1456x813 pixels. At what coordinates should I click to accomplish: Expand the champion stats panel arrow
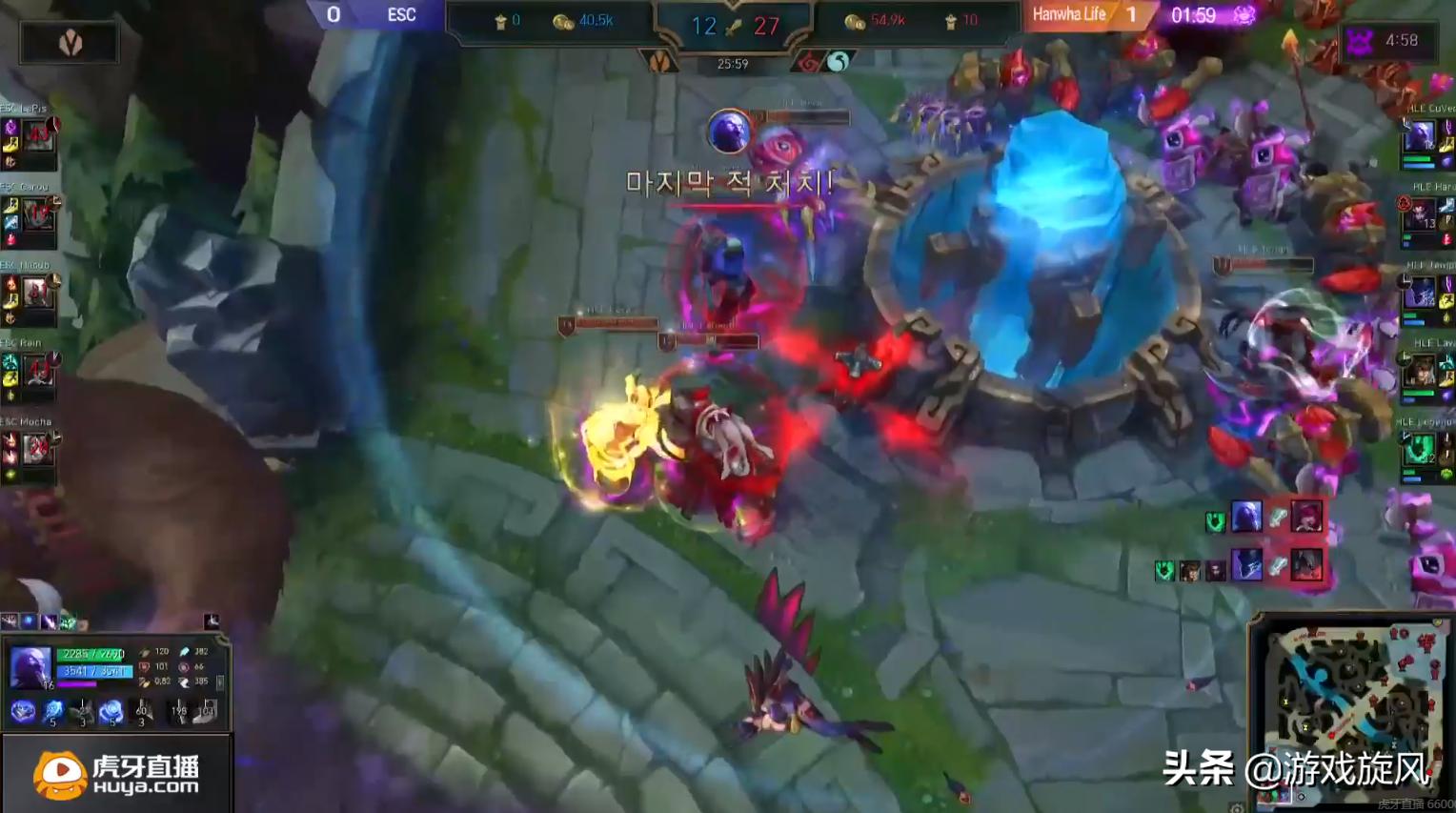point(221,682)
